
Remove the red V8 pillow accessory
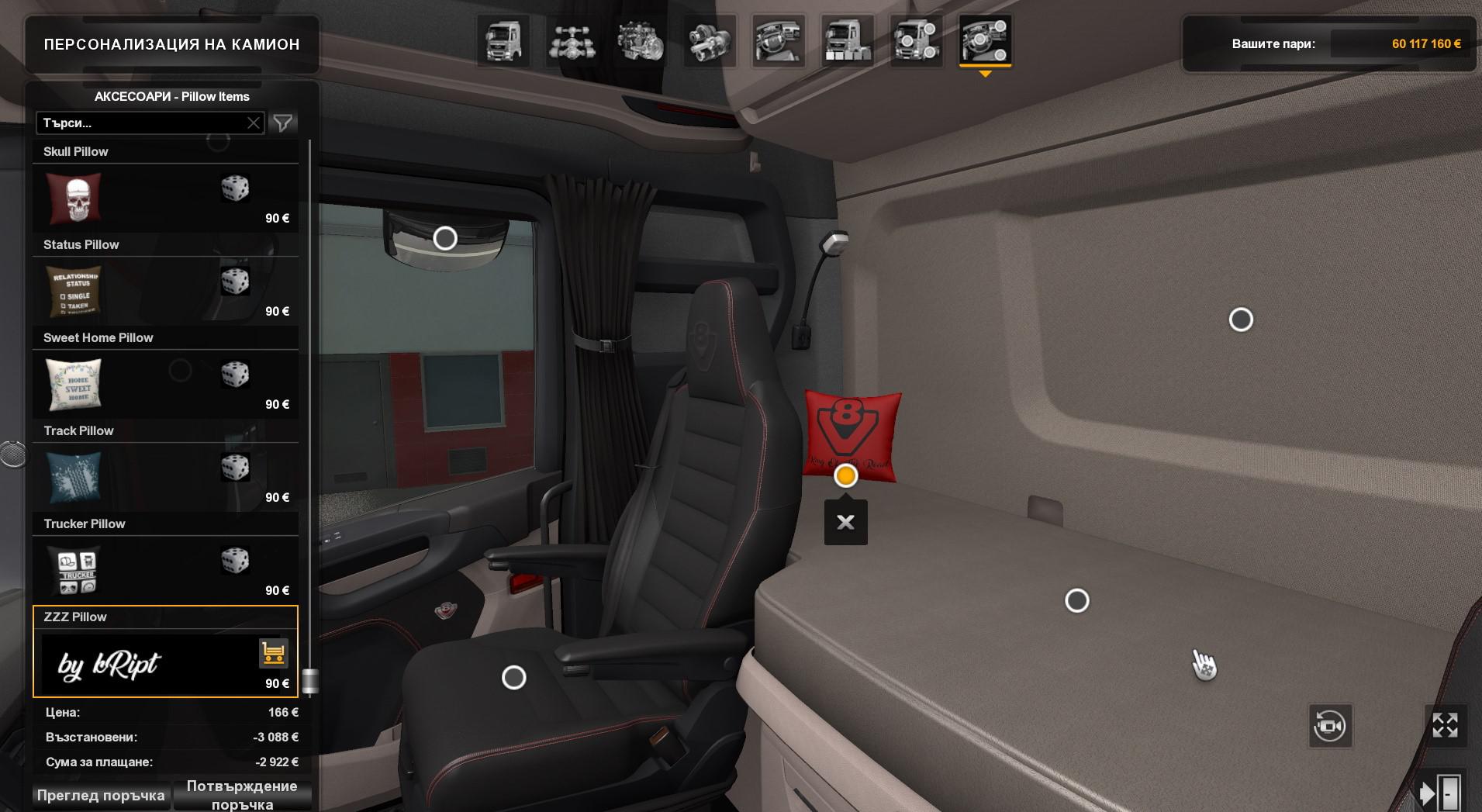pos(845,523)
